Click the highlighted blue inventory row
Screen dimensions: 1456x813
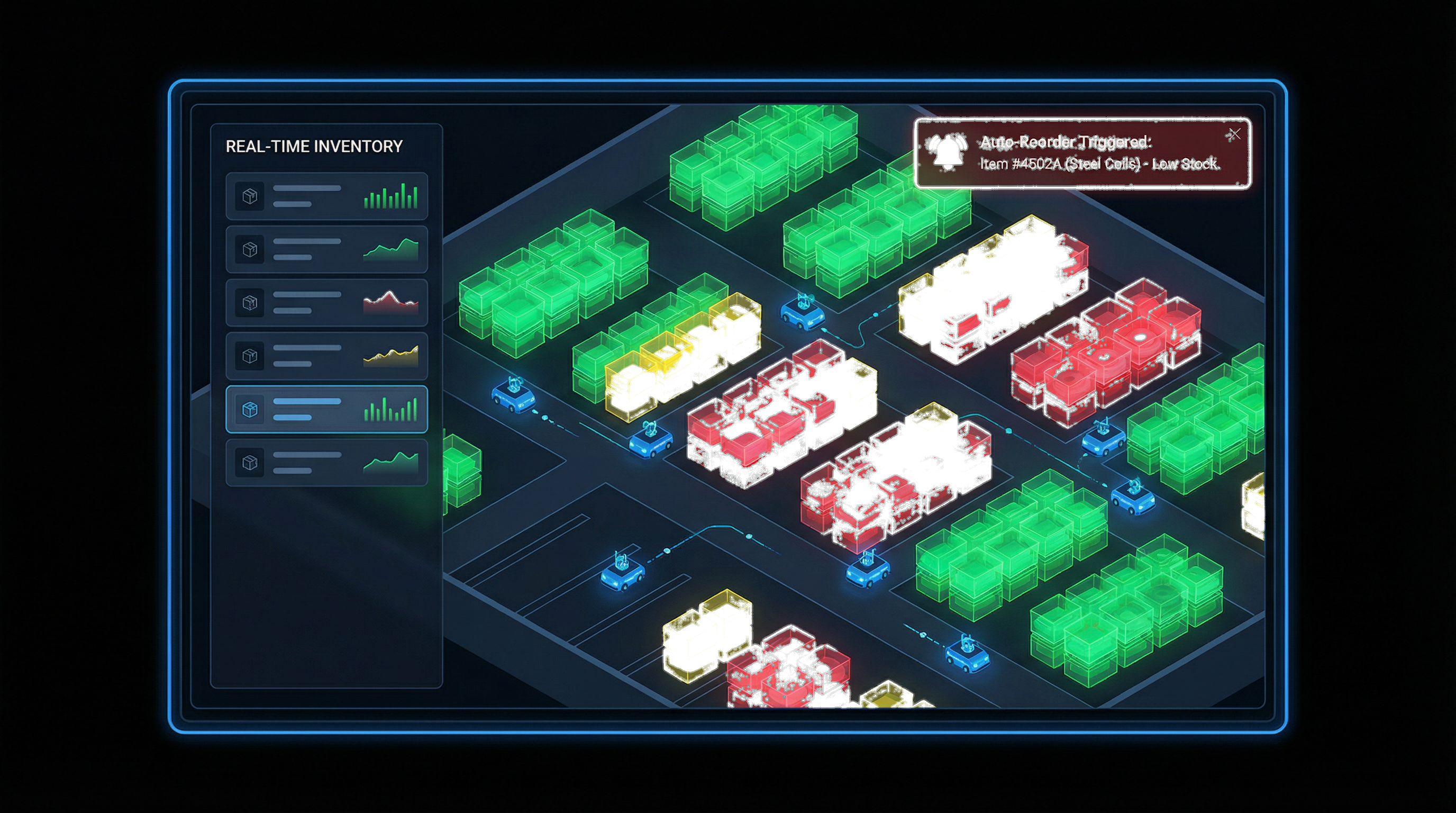[326, 409]
